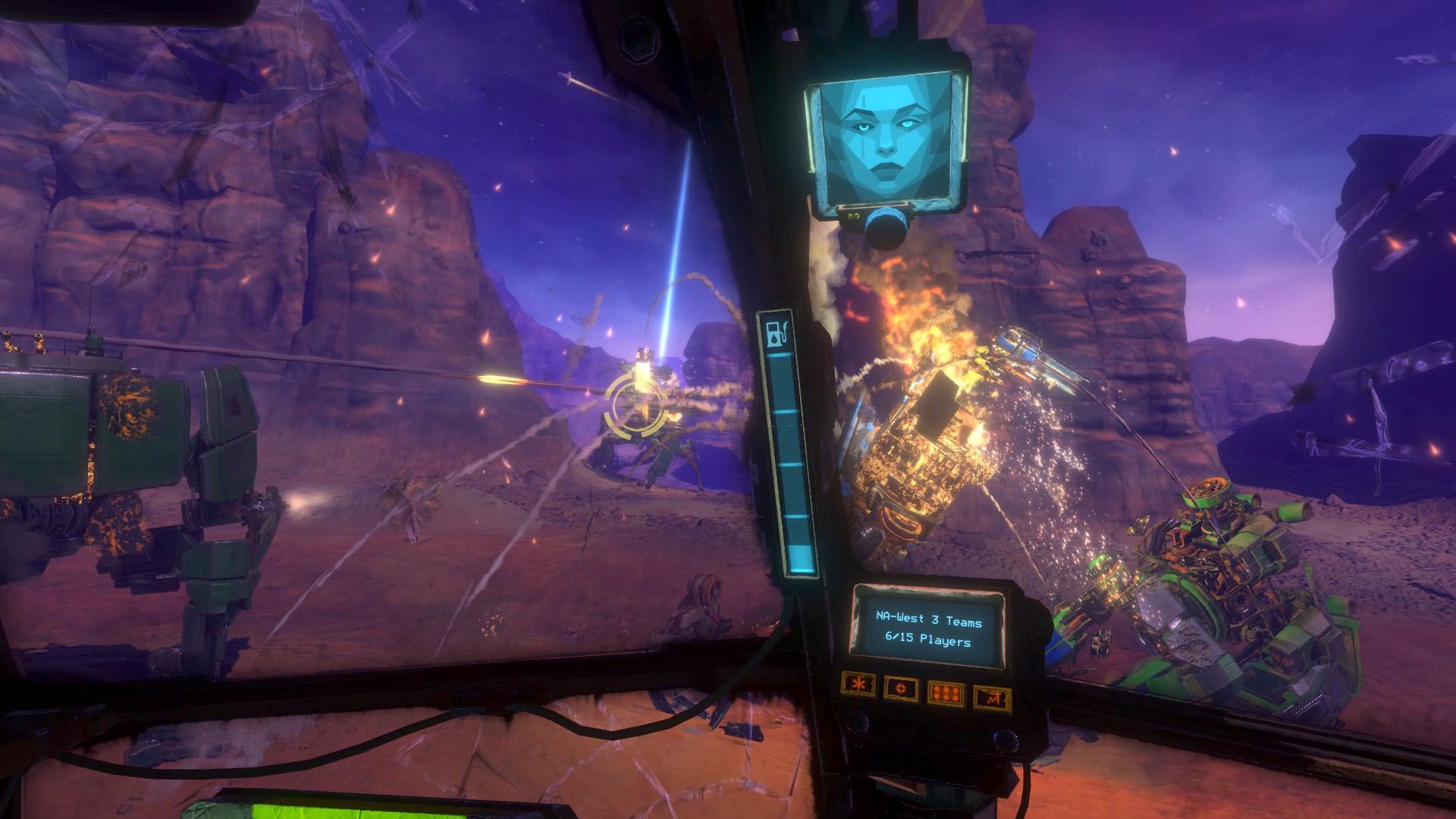
Task: Click the enemy mech beneath the reticle
Action: 660,447
